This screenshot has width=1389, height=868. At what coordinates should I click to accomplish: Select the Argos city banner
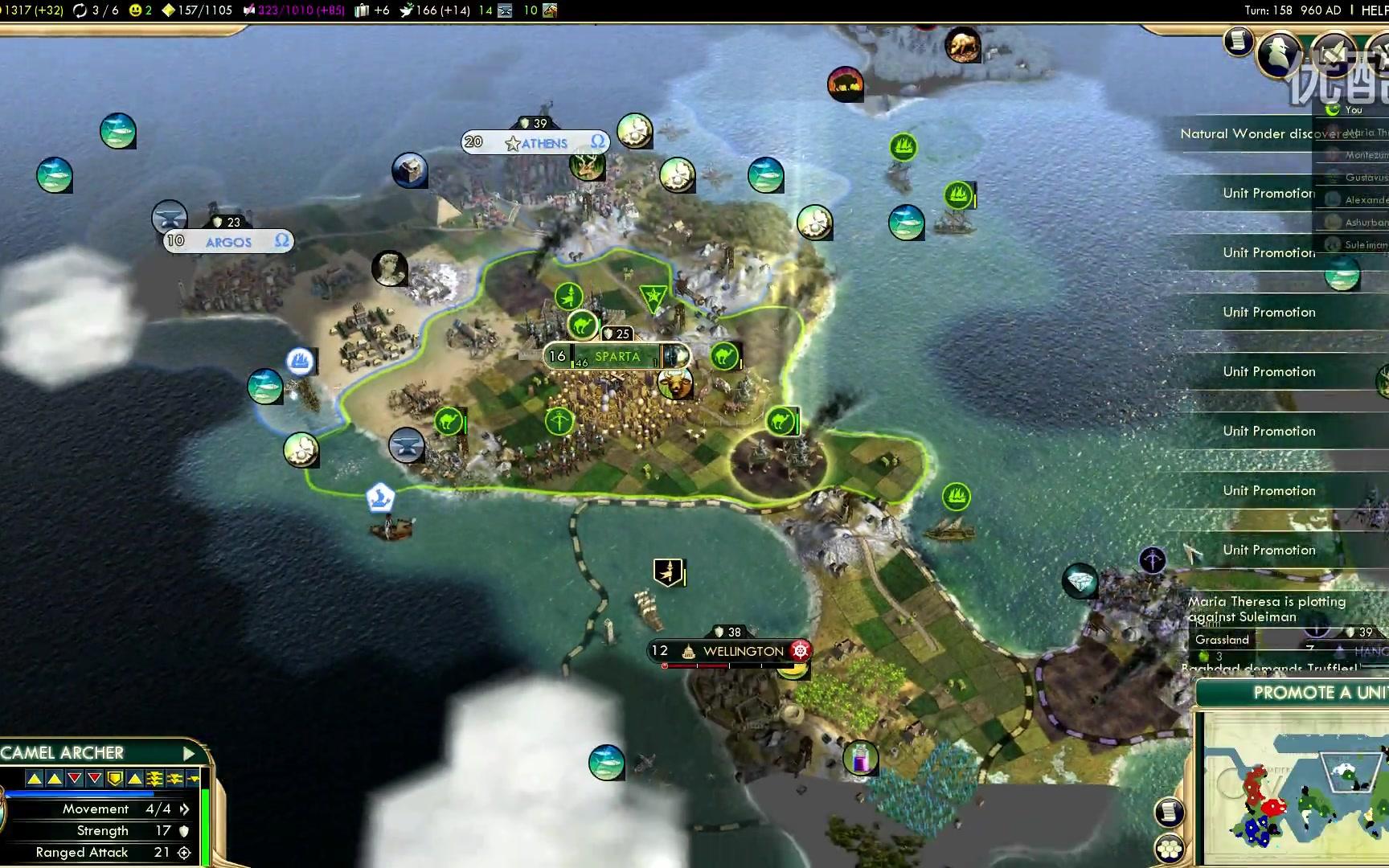pyautogui.click(x=228, y=241)
